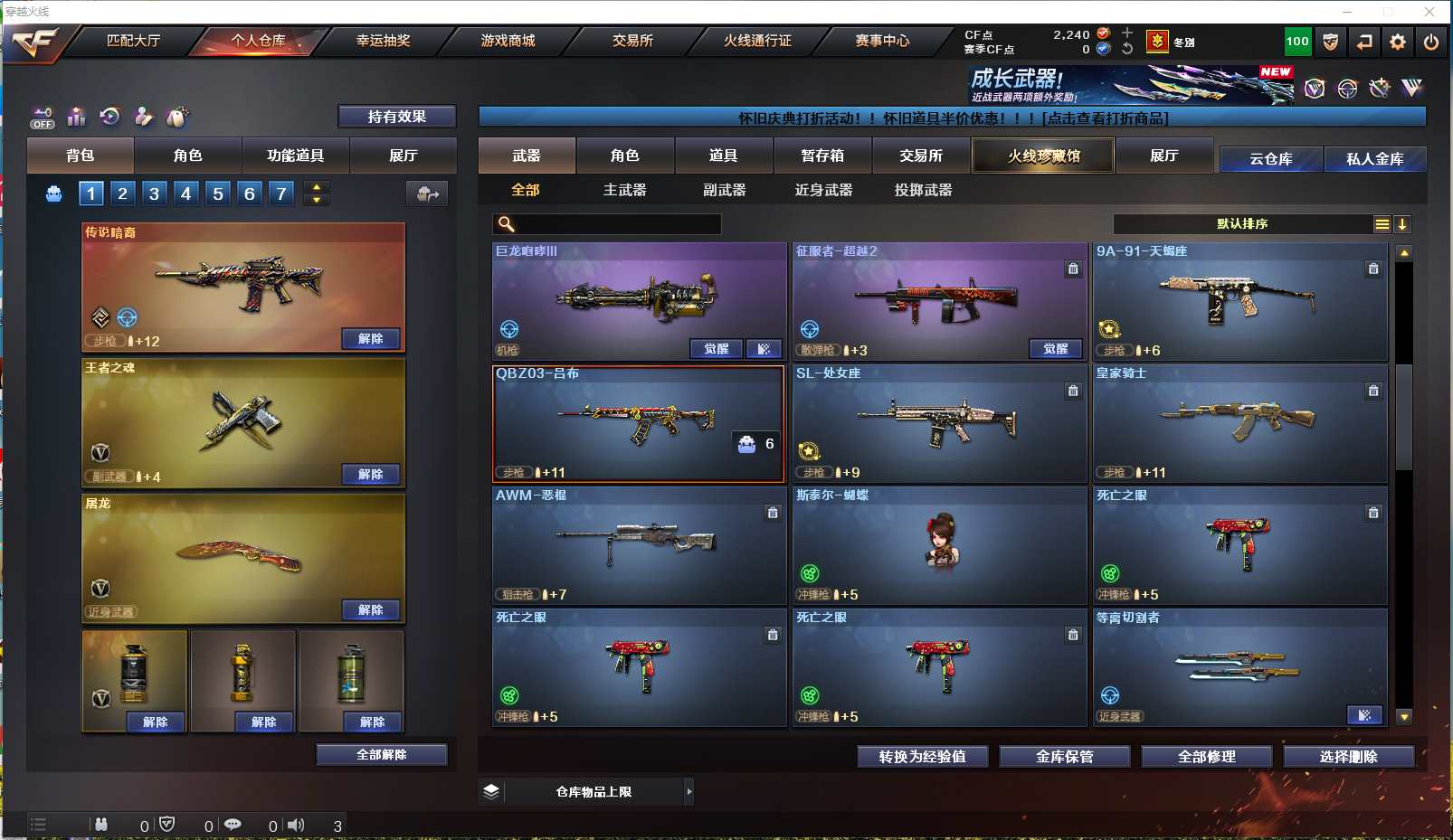The image size is (1453, 840).
Task: Filter by 副武器 secondary weapons
Action: click(724, 190)
